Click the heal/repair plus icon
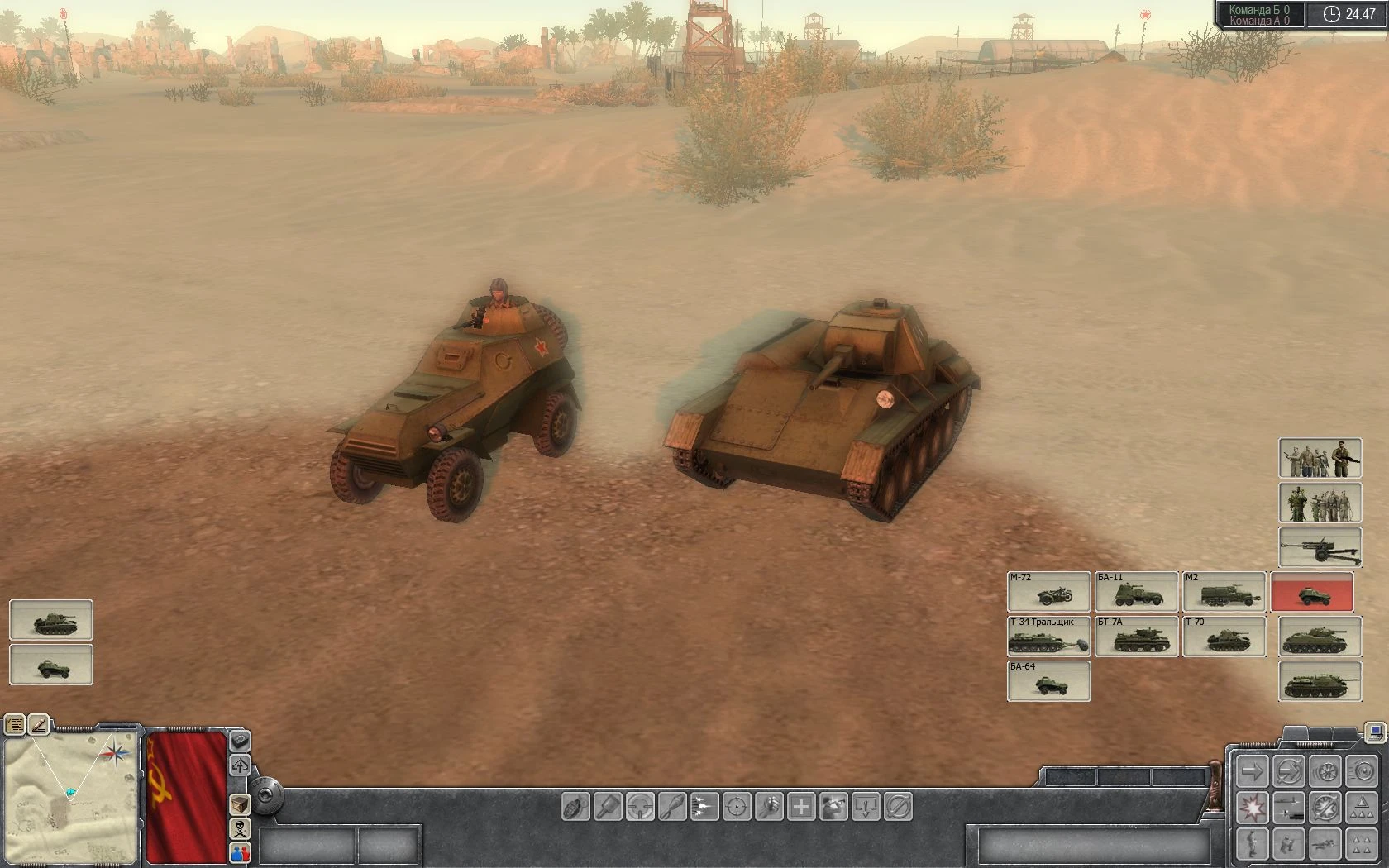1389x868 pixels. pyautogui.click(x=802, y=808)
